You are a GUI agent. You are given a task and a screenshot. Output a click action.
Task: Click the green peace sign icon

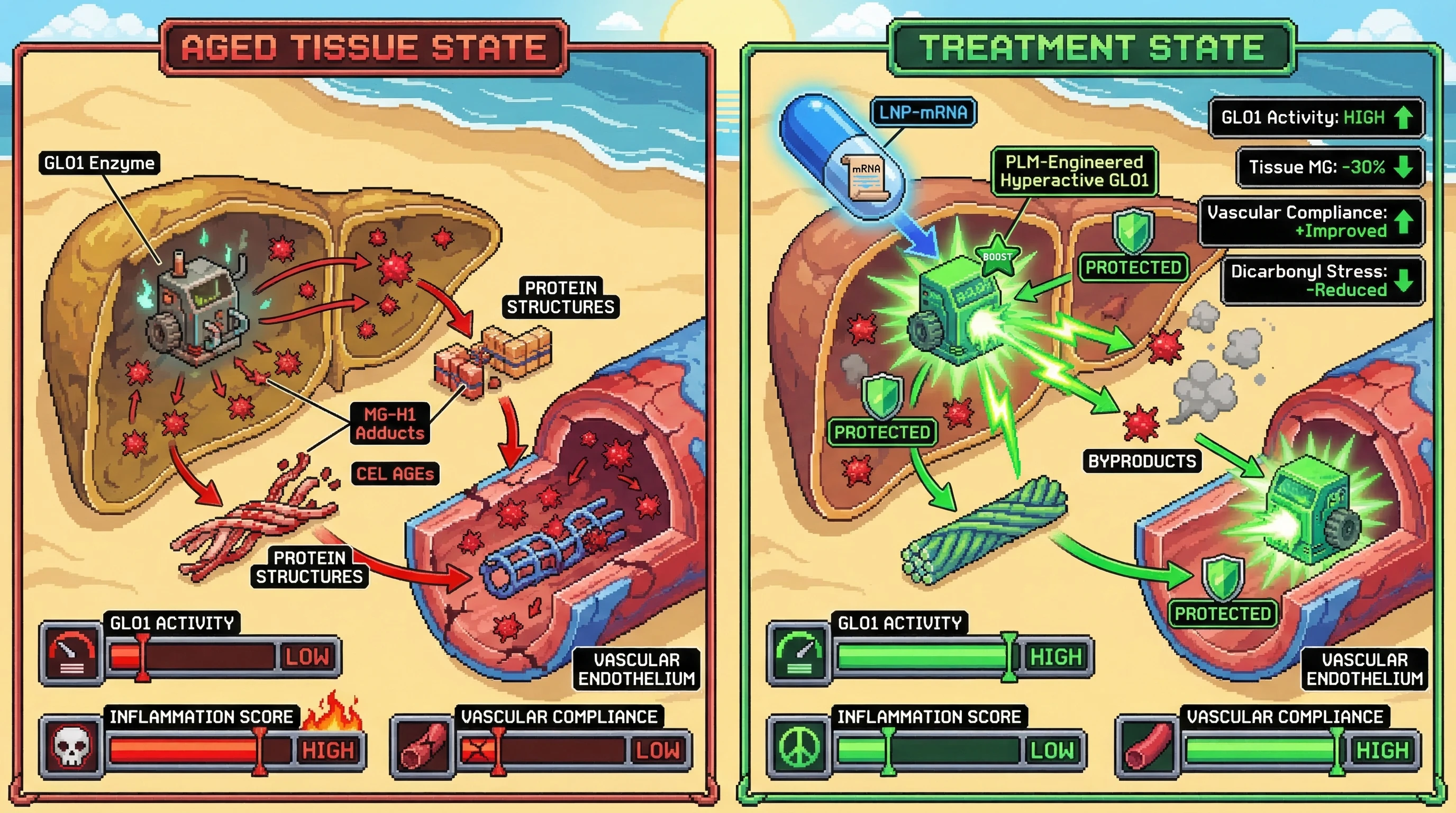click(799, 747)
